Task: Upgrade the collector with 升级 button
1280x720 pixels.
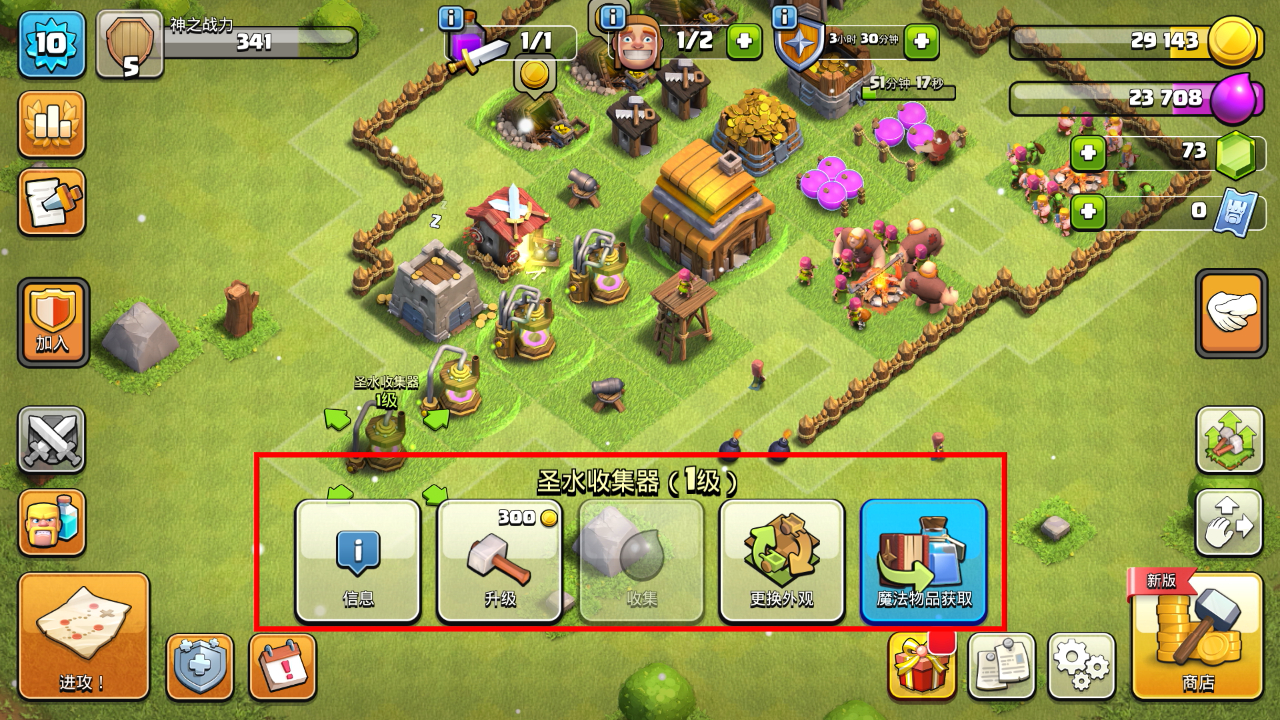Action: 500,560
